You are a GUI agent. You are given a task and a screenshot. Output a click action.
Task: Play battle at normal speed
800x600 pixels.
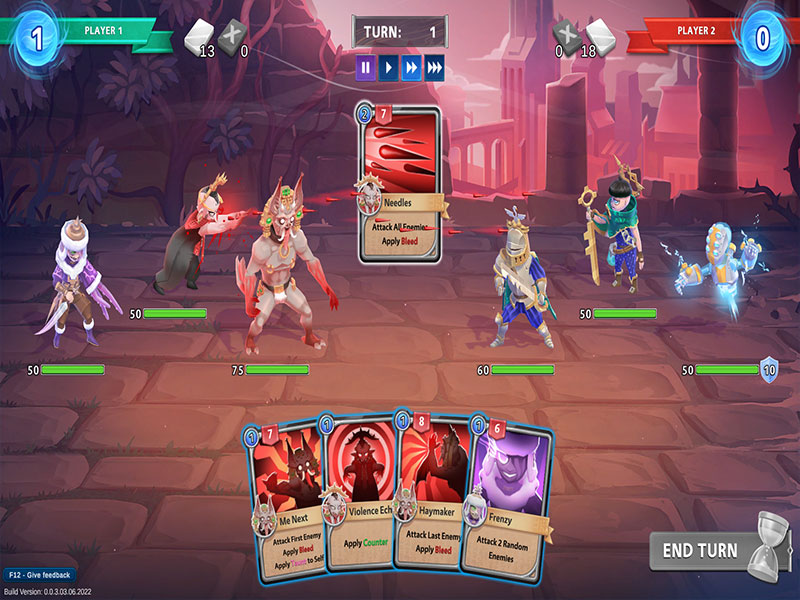coord(389,68)
